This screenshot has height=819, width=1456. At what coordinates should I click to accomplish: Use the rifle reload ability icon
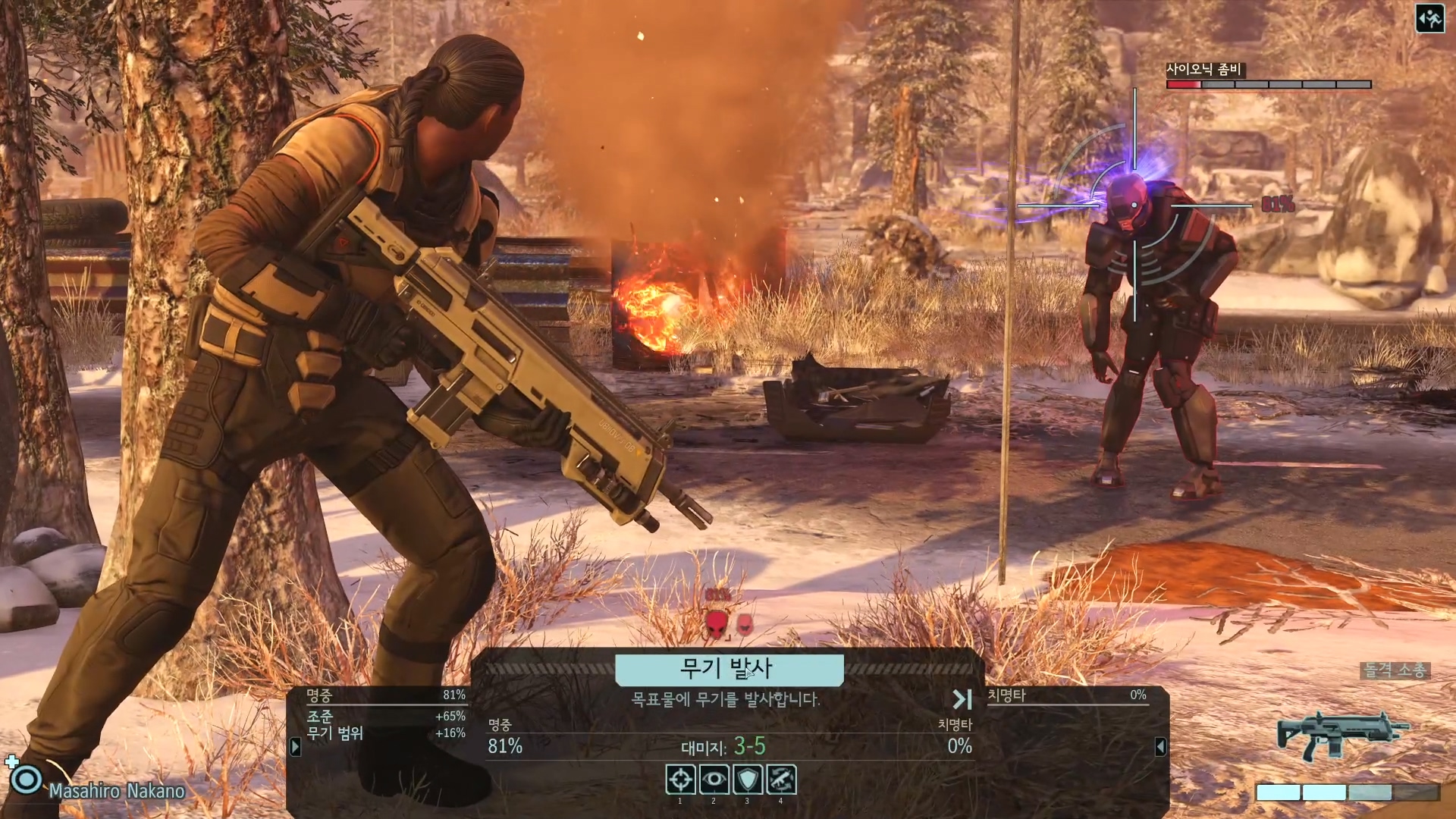(x=781, y=779)
